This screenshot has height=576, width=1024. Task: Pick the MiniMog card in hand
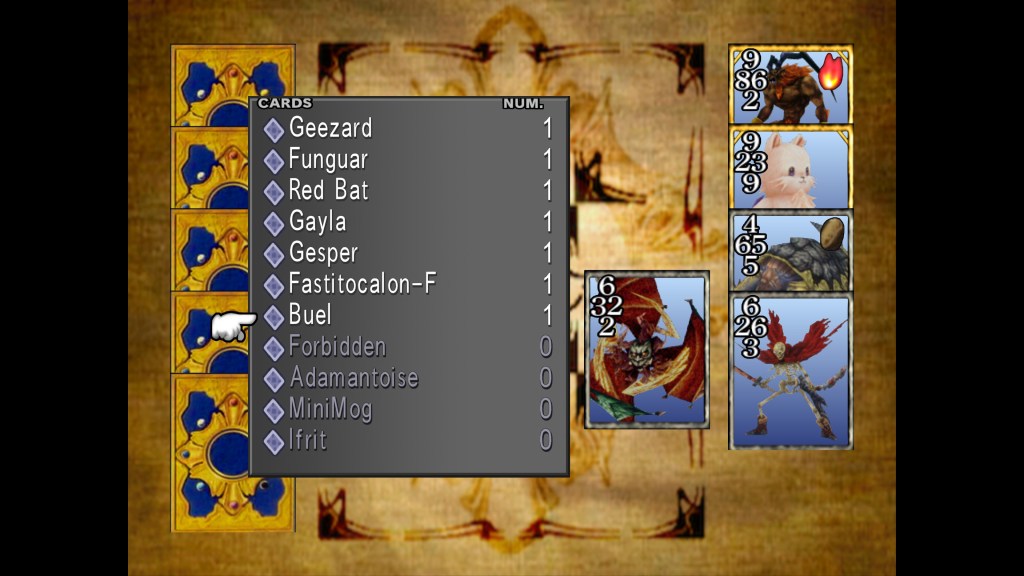point(790,167)
